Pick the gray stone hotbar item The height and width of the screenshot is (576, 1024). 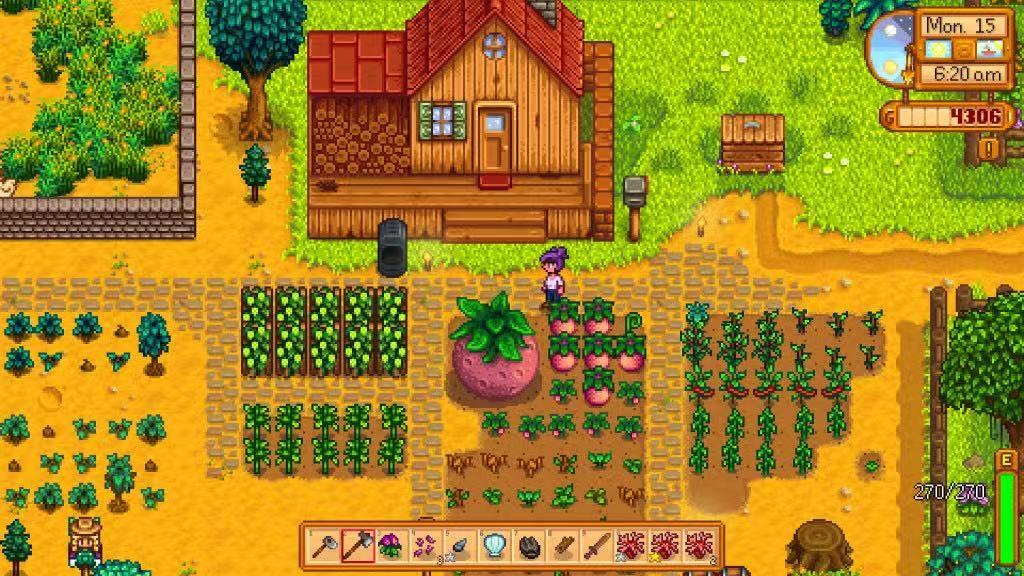[460, 546]
